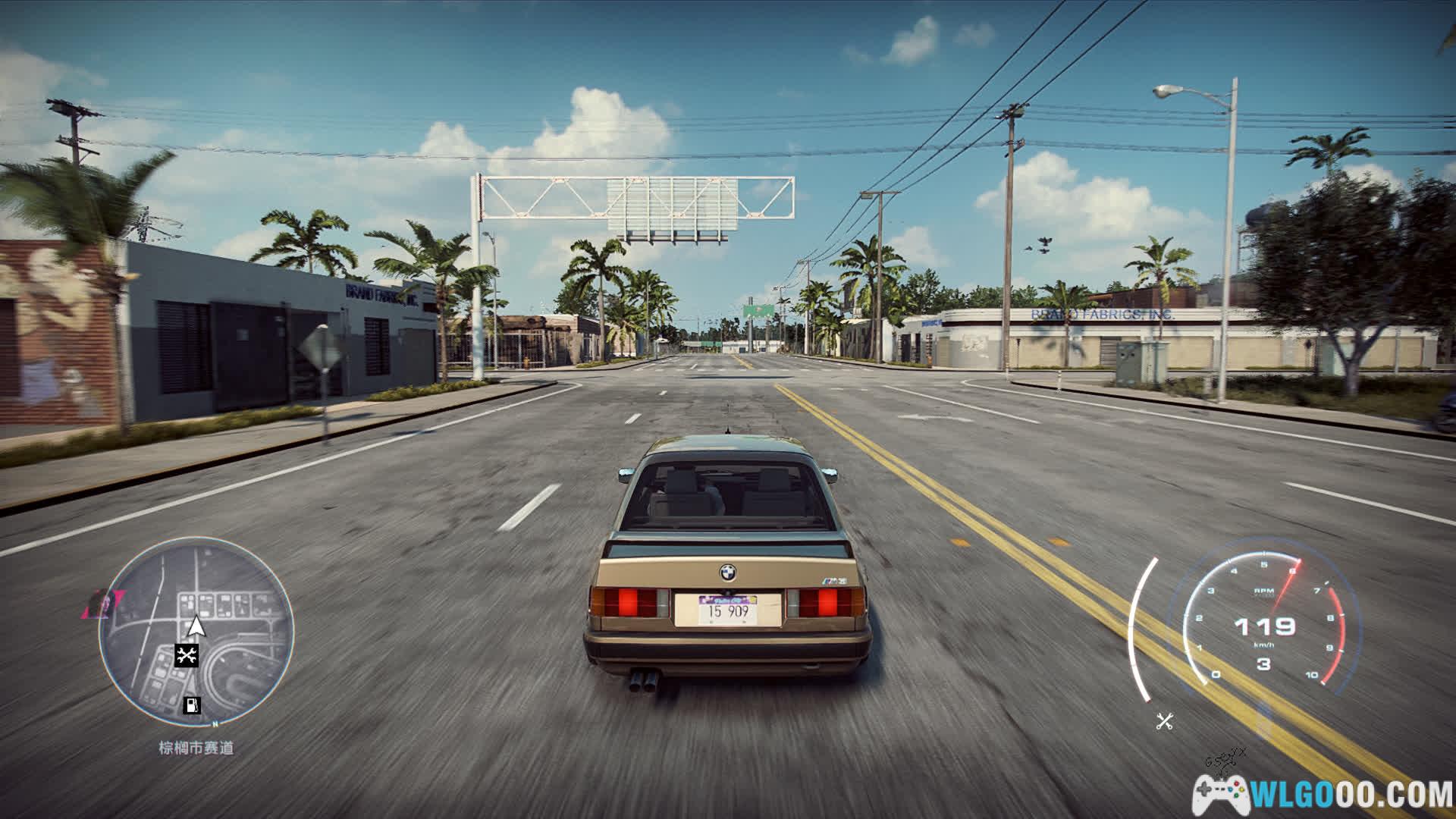Select the gas station marker on minimap
The width and height of the screenshot is (1456, 819).
[193, 704]
